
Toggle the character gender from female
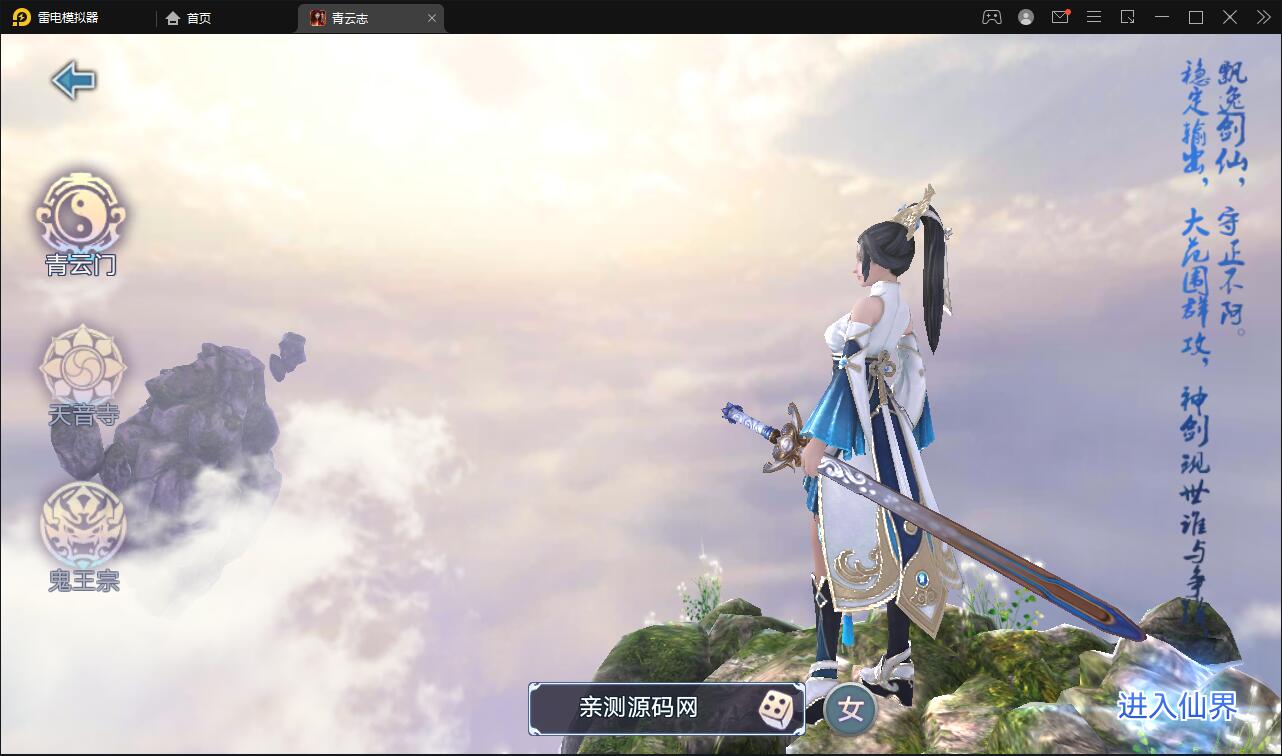pyautogui.click(x=849, y=709)
